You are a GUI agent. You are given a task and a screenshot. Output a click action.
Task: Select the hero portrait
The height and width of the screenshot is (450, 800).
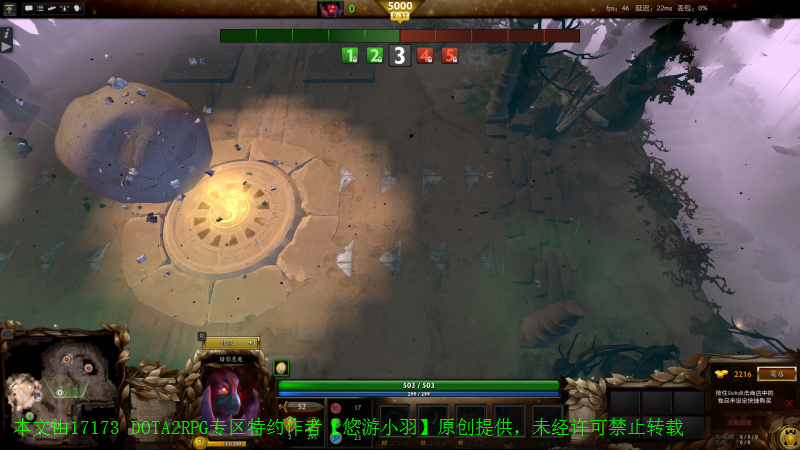click(x=231, y=395)
